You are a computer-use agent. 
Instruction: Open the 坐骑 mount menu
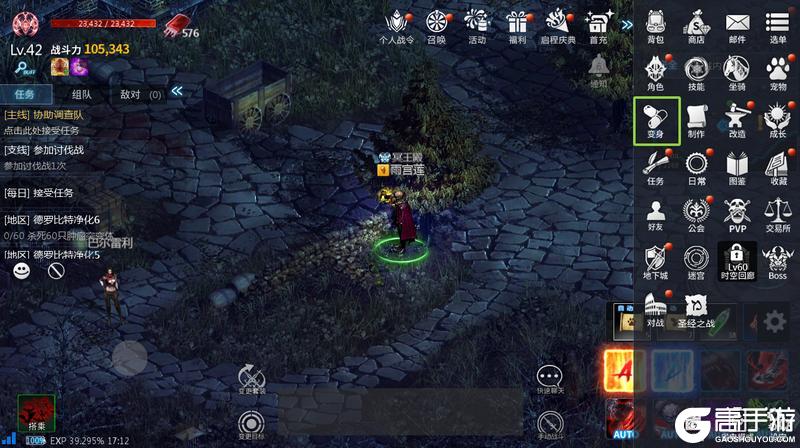[x=737, y=72]
